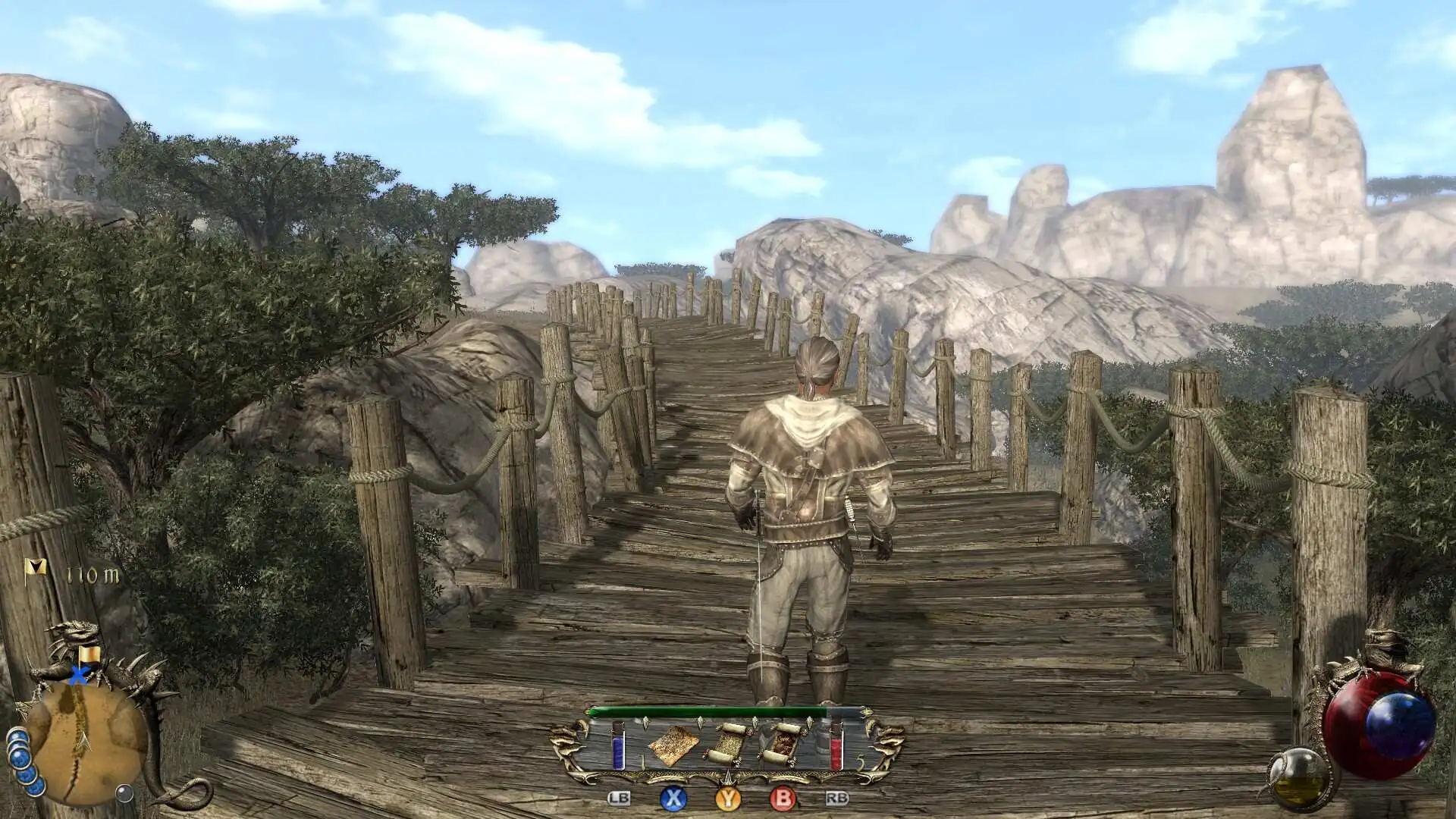
Task: Activate the scroll with the brown picture
Action: (x=781, y=744)
